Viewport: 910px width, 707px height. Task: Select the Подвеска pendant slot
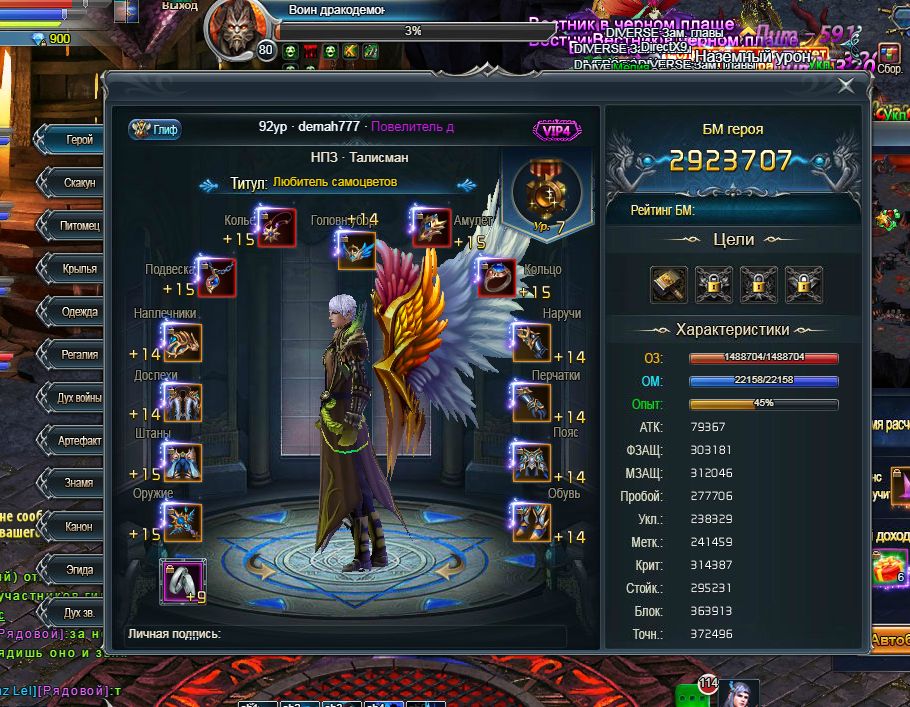pyautogui.click(x=216, y=278)
